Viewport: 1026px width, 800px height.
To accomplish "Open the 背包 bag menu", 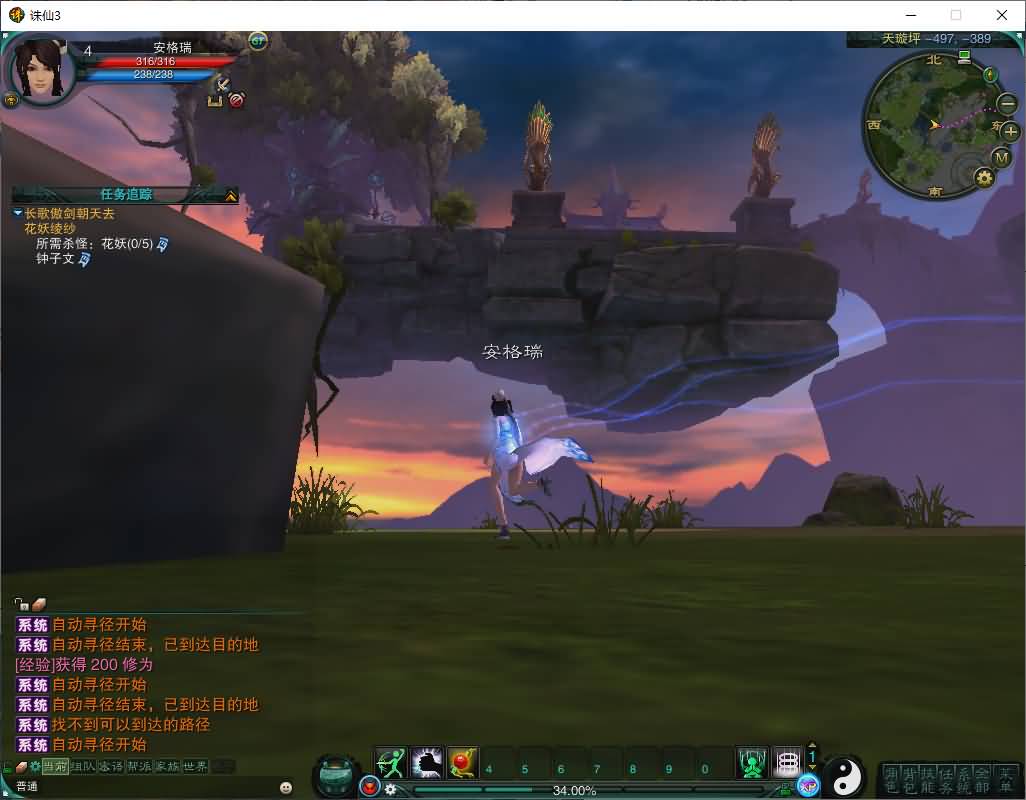I will point(908,780).
